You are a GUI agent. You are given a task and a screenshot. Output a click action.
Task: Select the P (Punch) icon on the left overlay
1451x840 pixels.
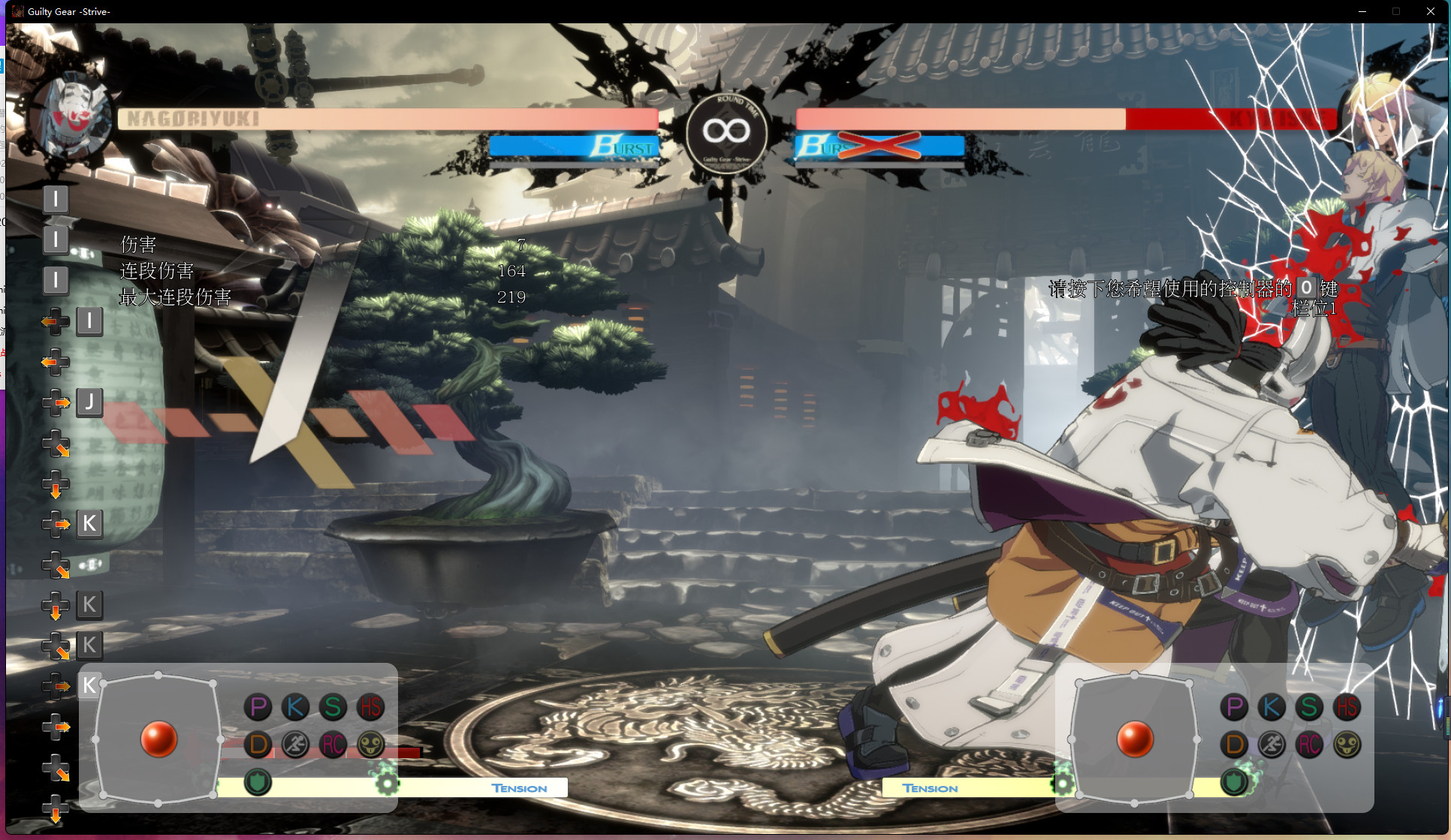coord(258,706)
